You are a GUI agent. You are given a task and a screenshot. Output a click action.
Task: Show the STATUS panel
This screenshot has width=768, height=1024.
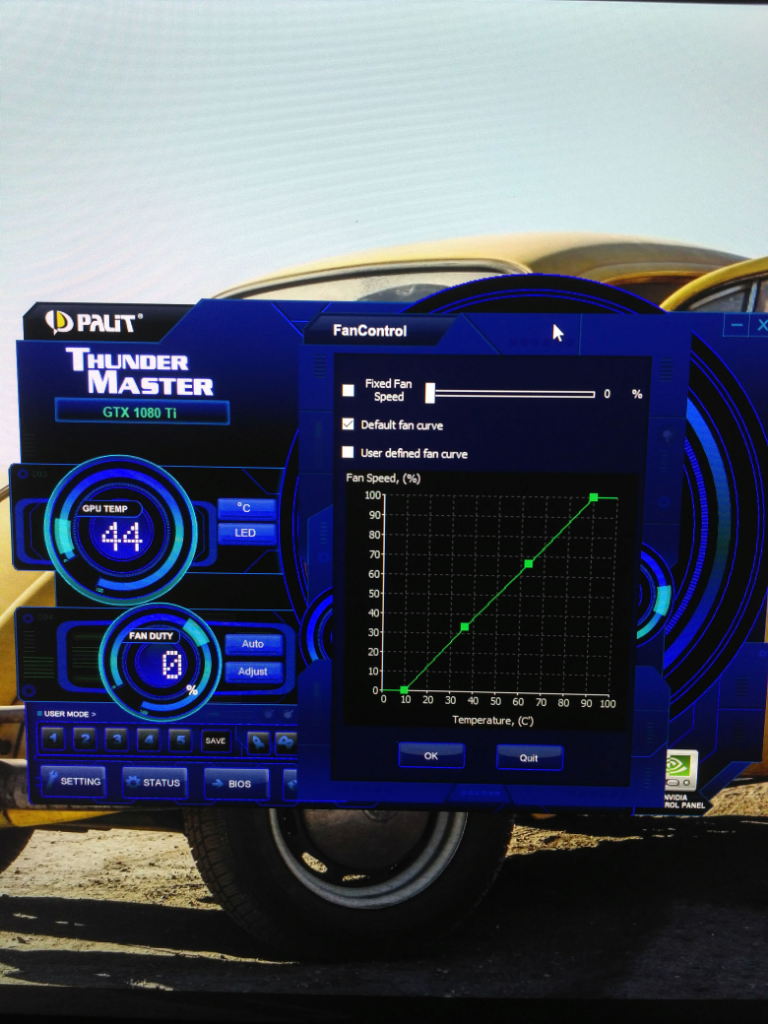(x=154, y=783)
